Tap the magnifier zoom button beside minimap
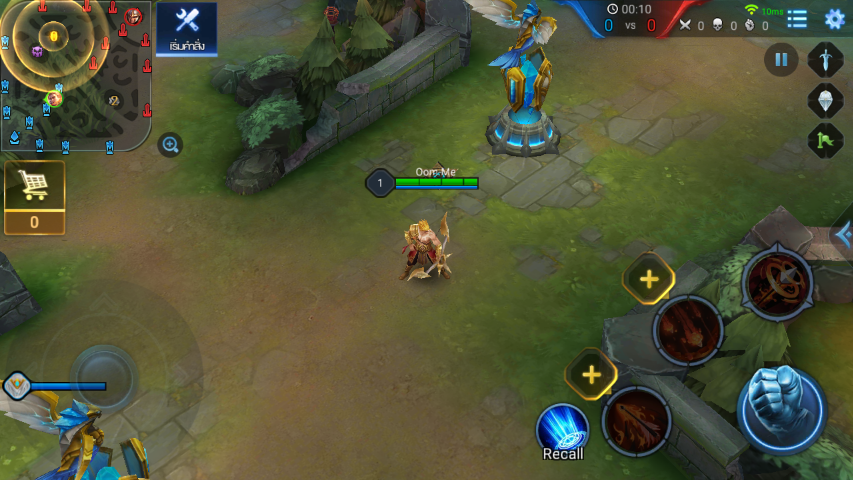This screenshot has width=853, height=480. 170,145
